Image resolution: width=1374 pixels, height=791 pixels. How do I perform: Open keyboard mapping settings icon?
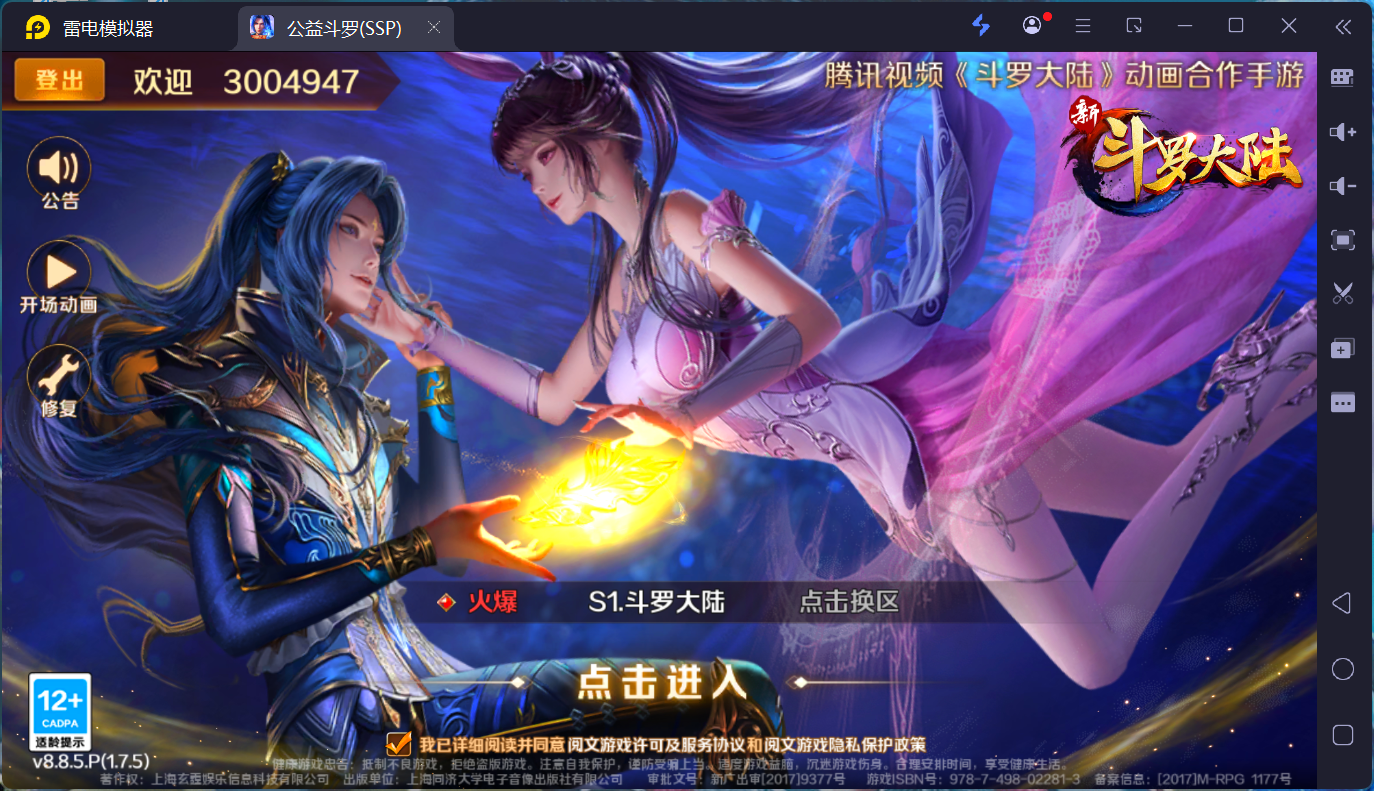tap(1342, 77)
